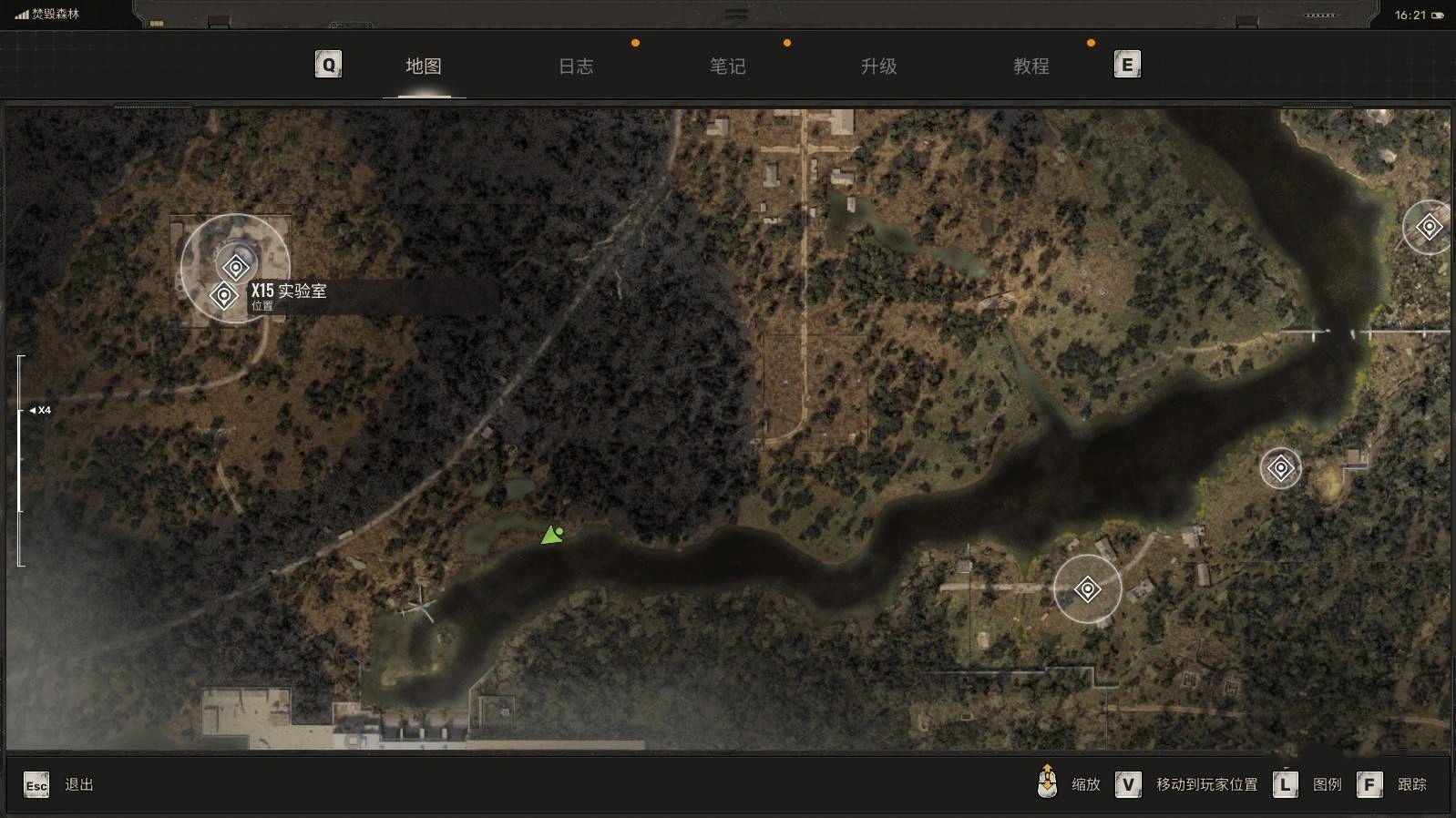Open the 日志 journal tab
Image resolution: width=1456 pixels, height=818 pixels.
[576, 66]
